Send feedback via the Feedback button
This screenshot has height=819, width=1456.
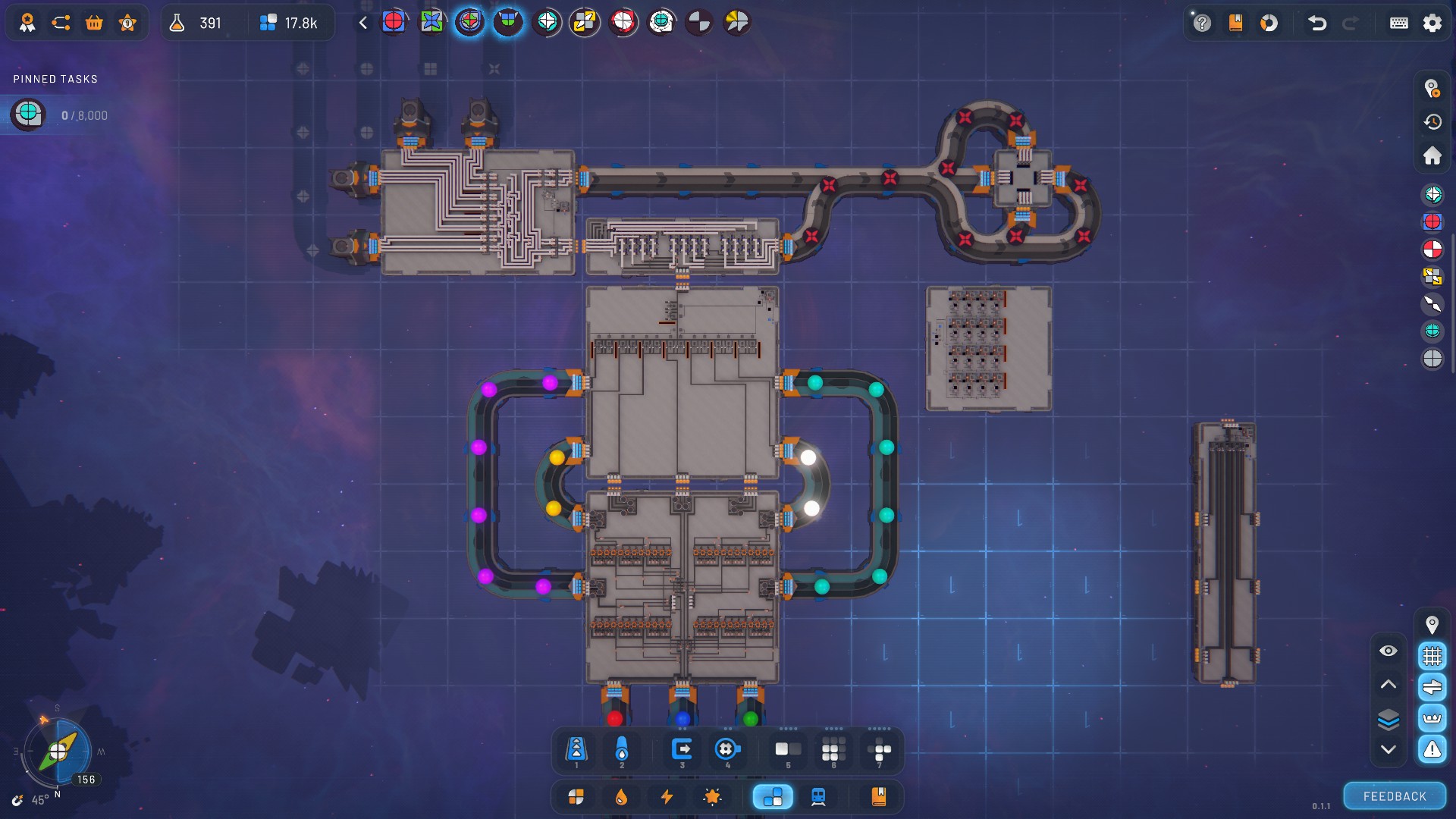pos(1395,796)
